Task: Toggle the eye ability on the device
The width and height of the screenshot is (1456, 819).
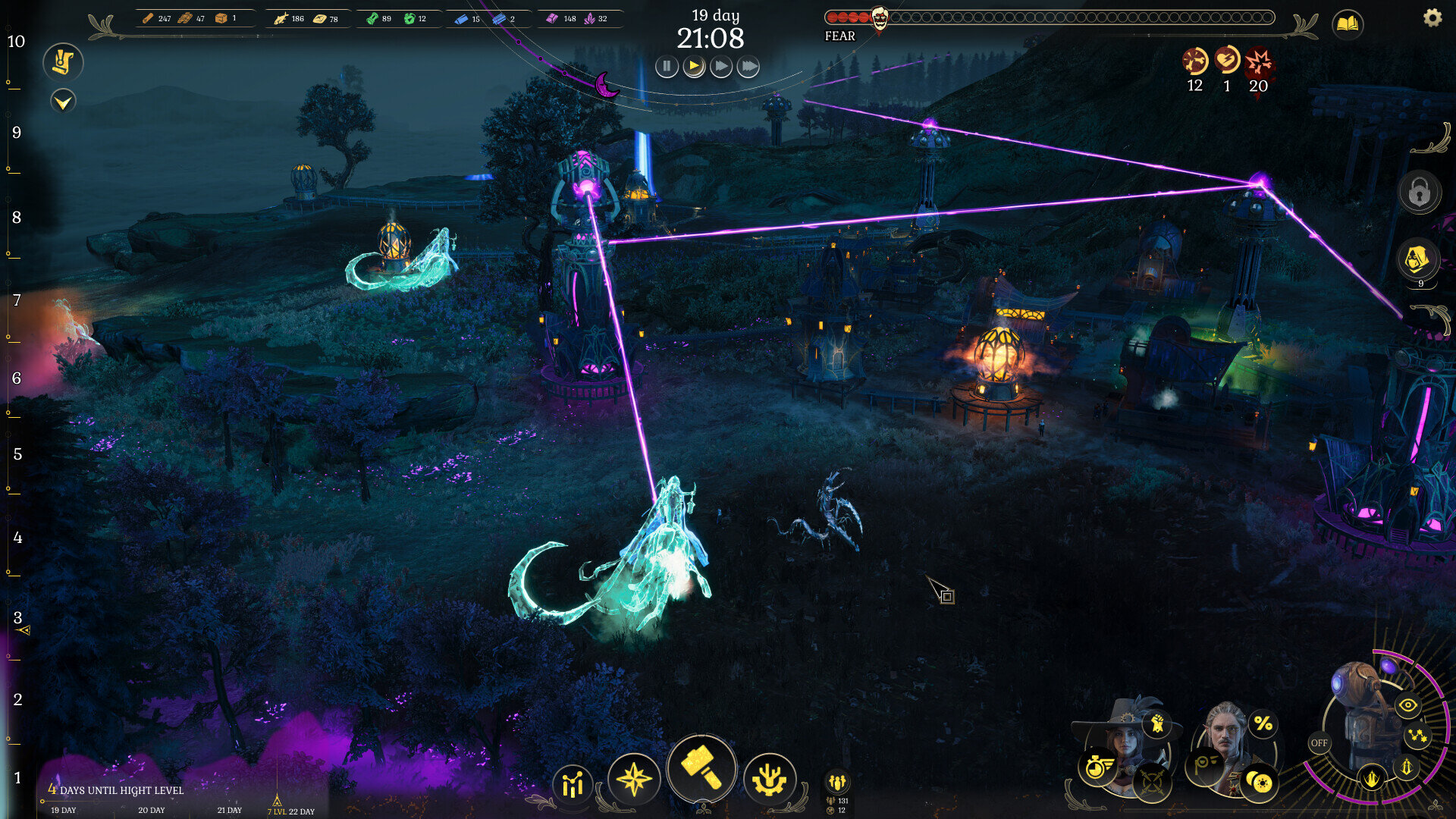Action: click(x=1407, y=705)
